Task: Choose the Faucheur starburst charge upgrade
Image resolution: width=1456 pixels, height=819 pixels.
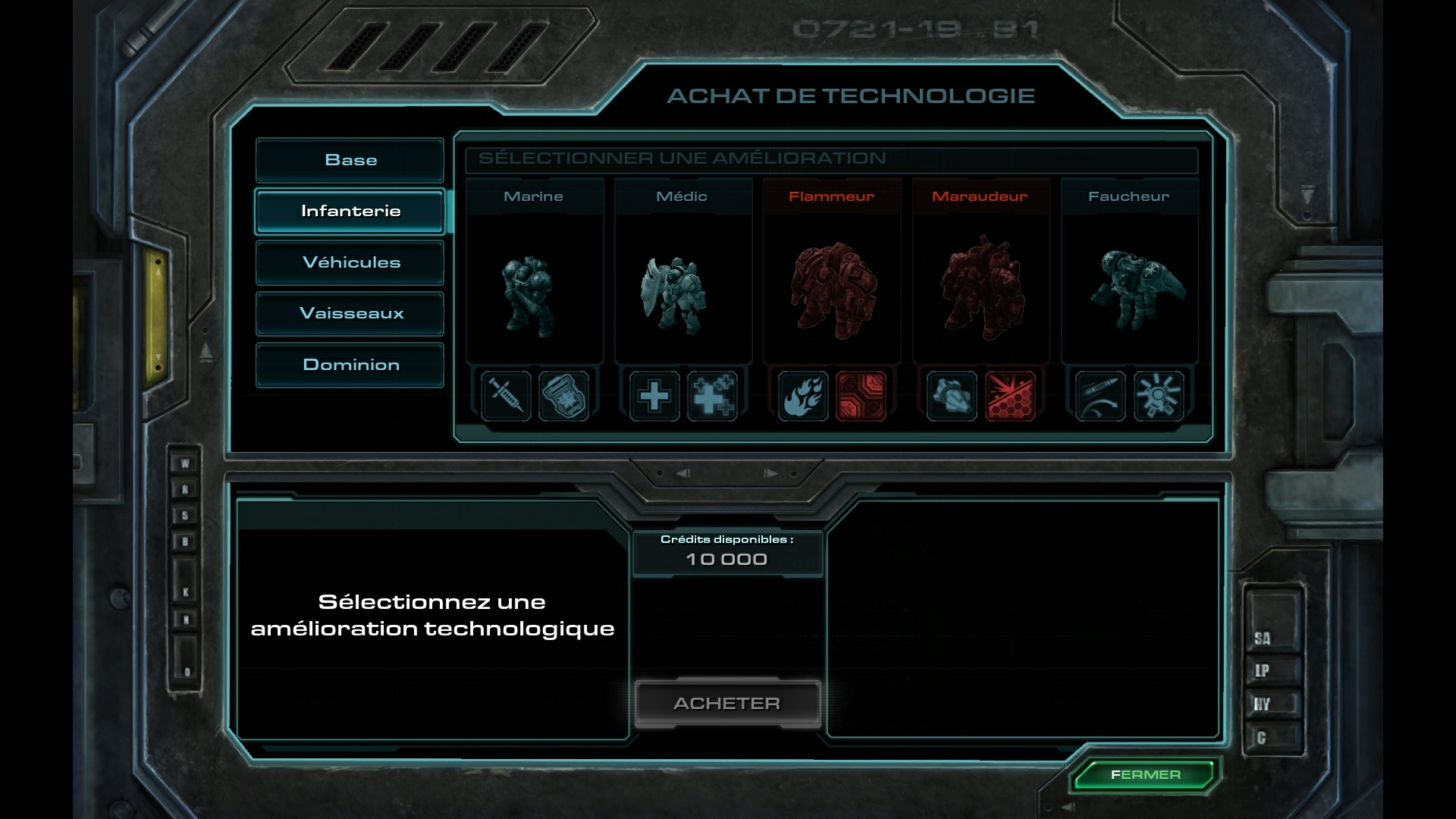Action: (1158, 395)
